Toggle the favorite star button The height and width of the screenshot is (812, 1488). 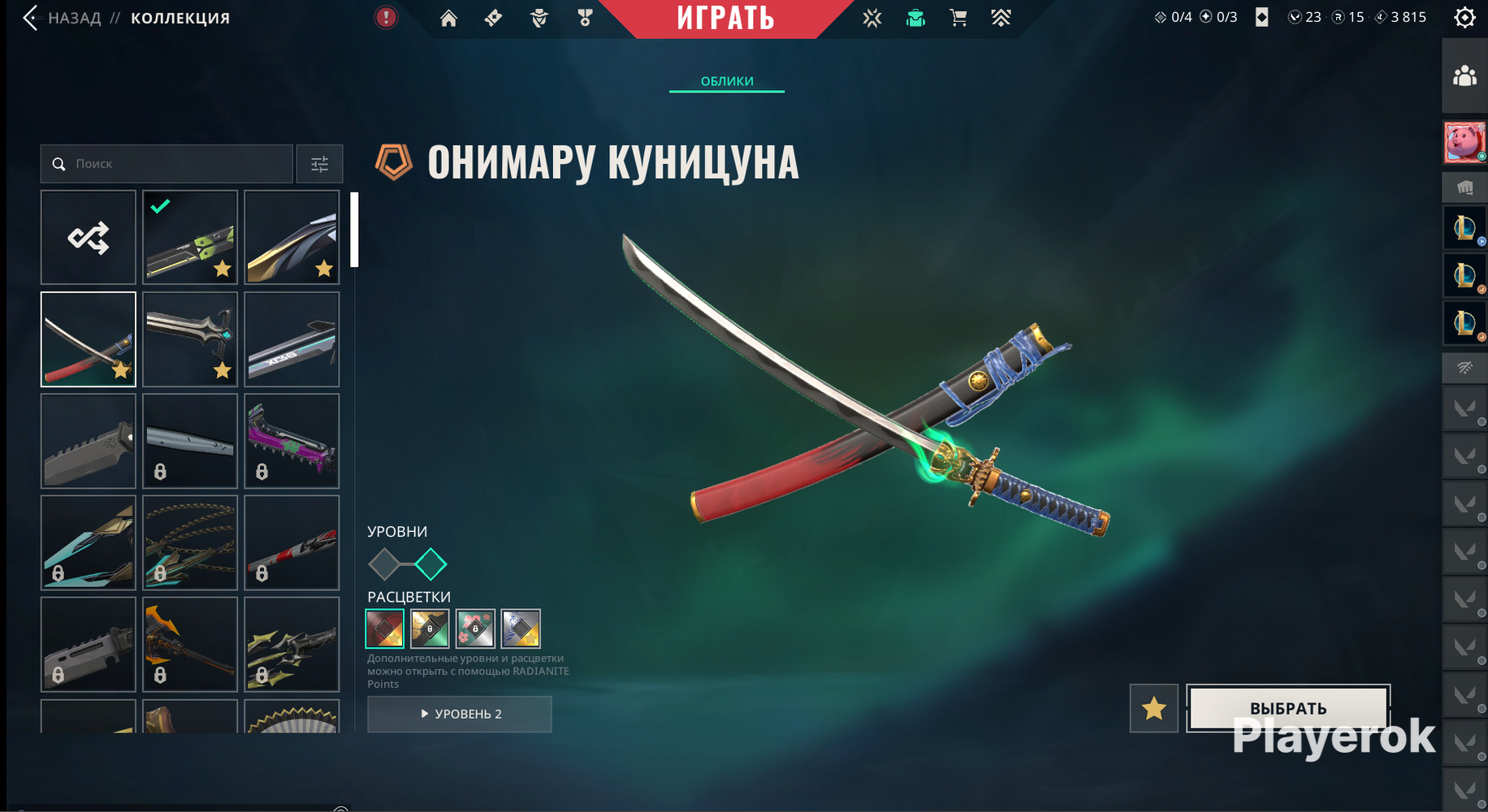[1153, 708]
